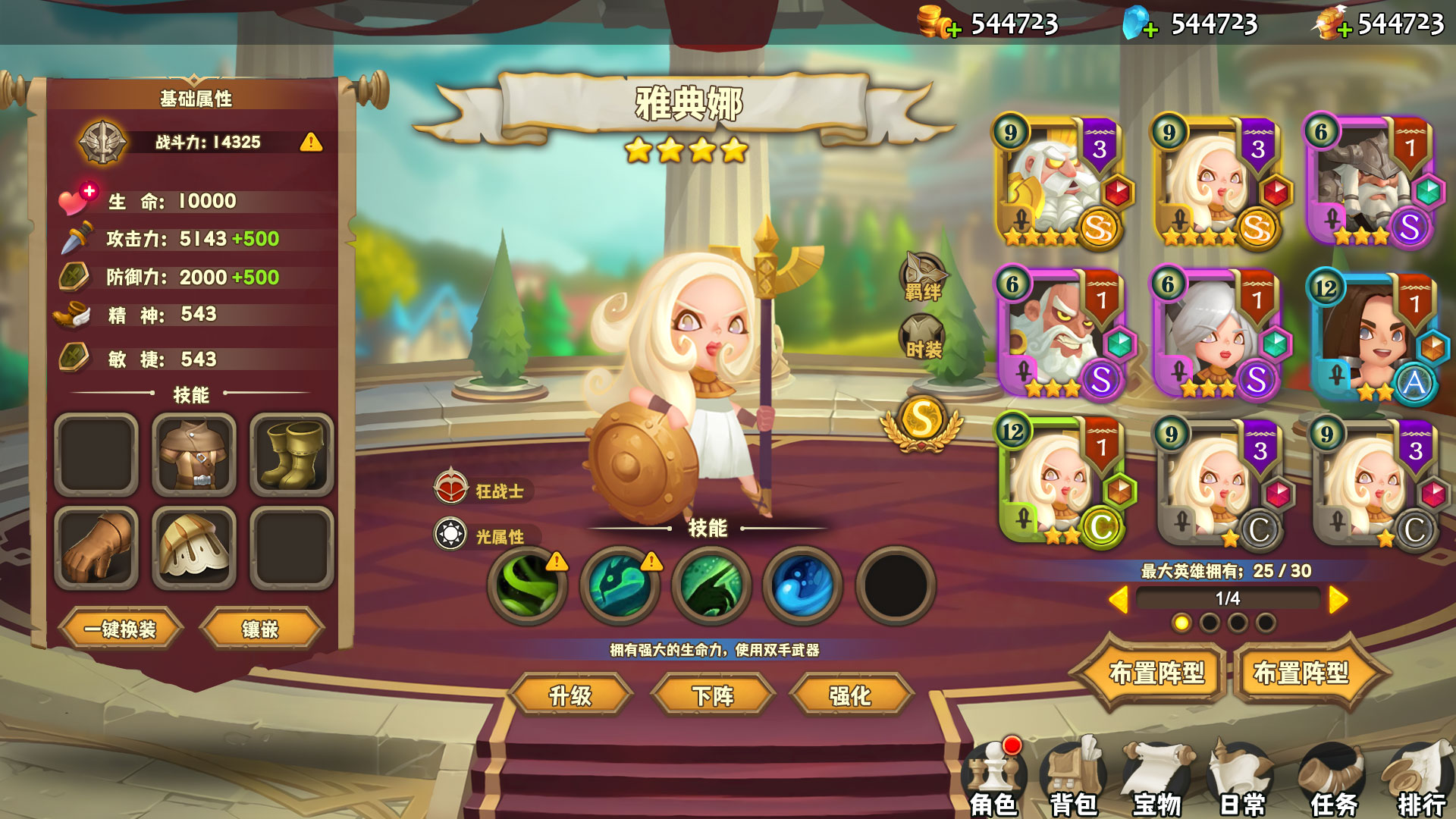Open the 背包 backpack tab
The width and height of the screenshot is (1456, 819).
tap(1074, 781)
